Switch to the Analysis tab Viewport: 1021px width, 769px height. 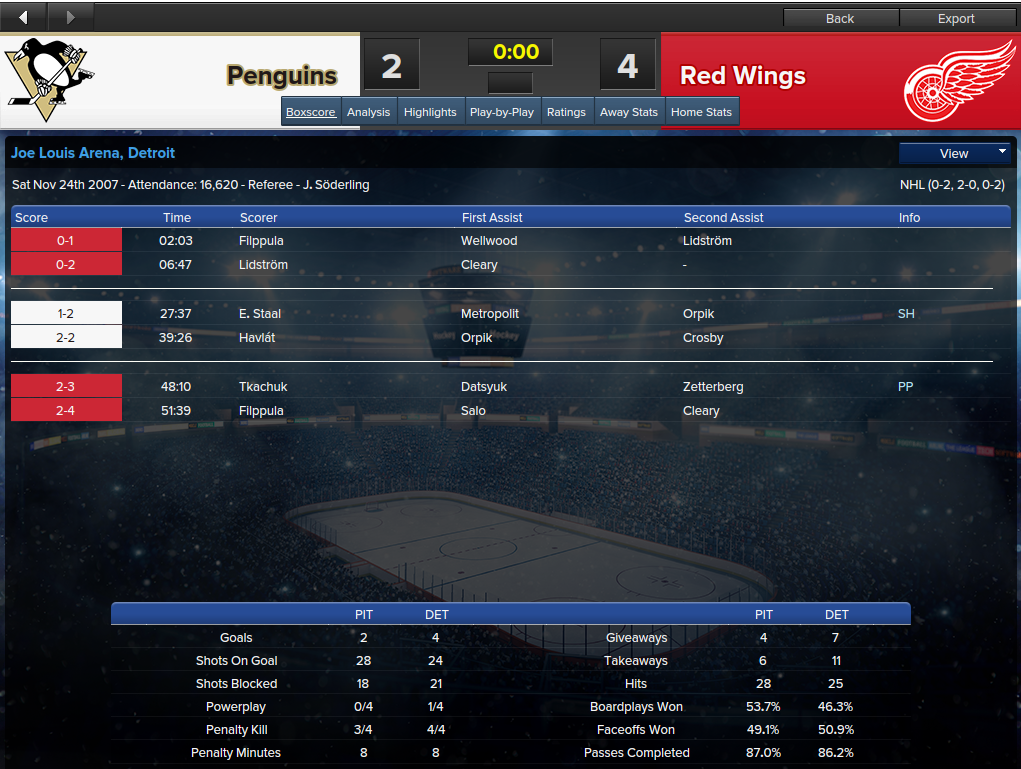[x=368, y=112]
